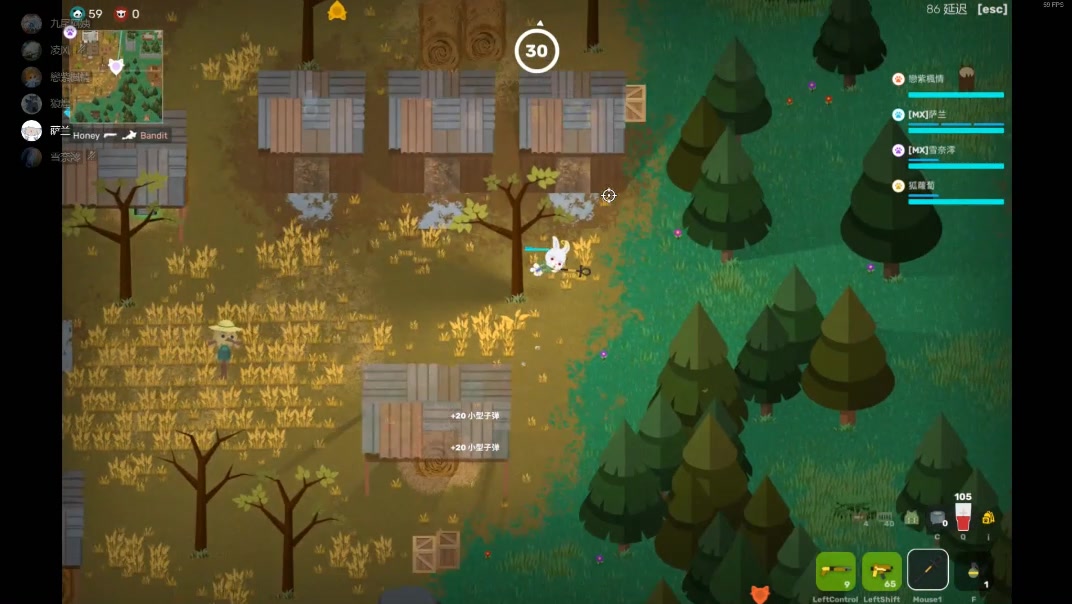Open the yellow backpack inventory
1072x604 pixels.
point(988,517)
